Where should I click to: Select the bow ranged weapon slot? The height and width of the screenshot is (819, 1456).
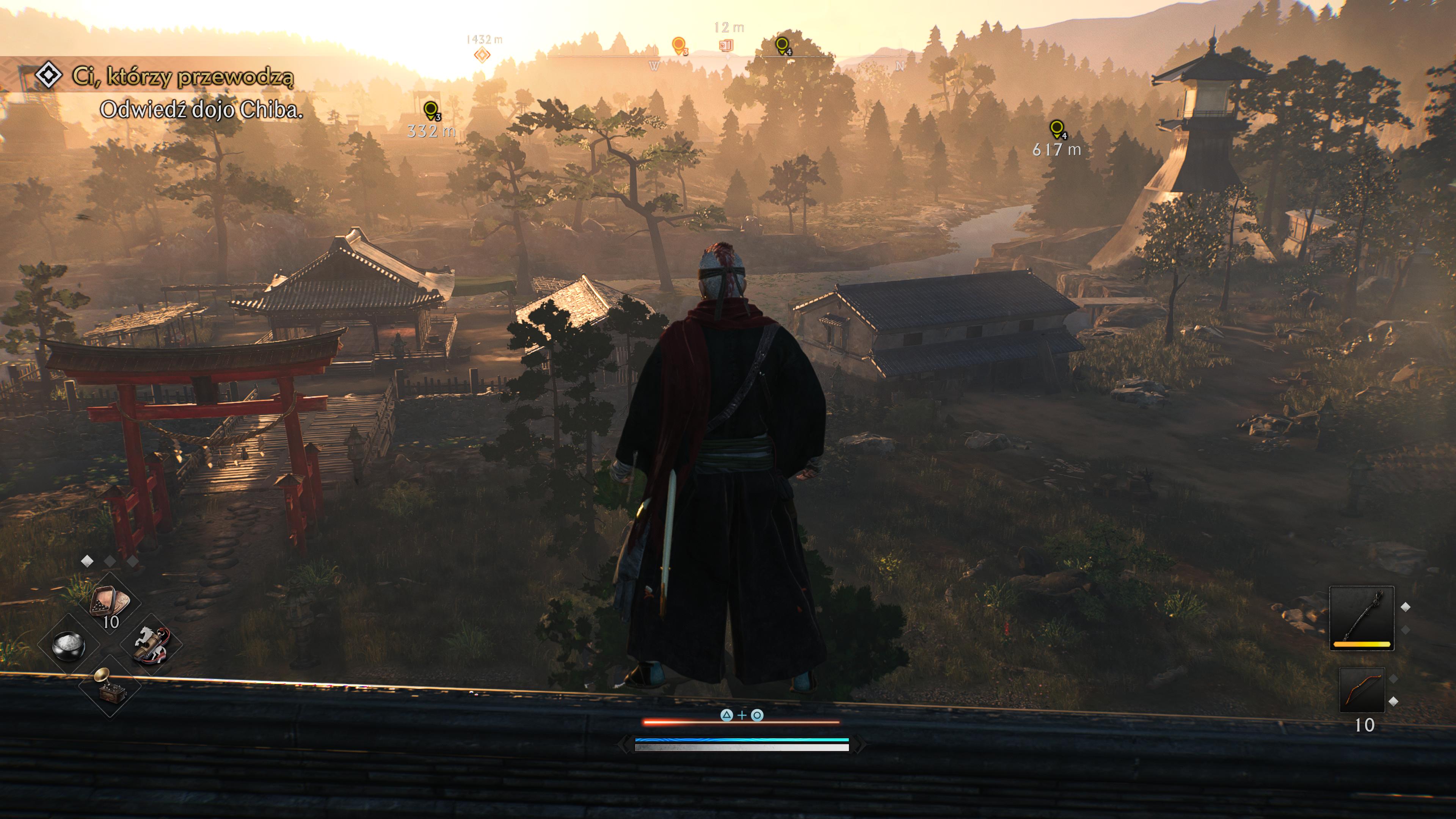click(1362, 690)
